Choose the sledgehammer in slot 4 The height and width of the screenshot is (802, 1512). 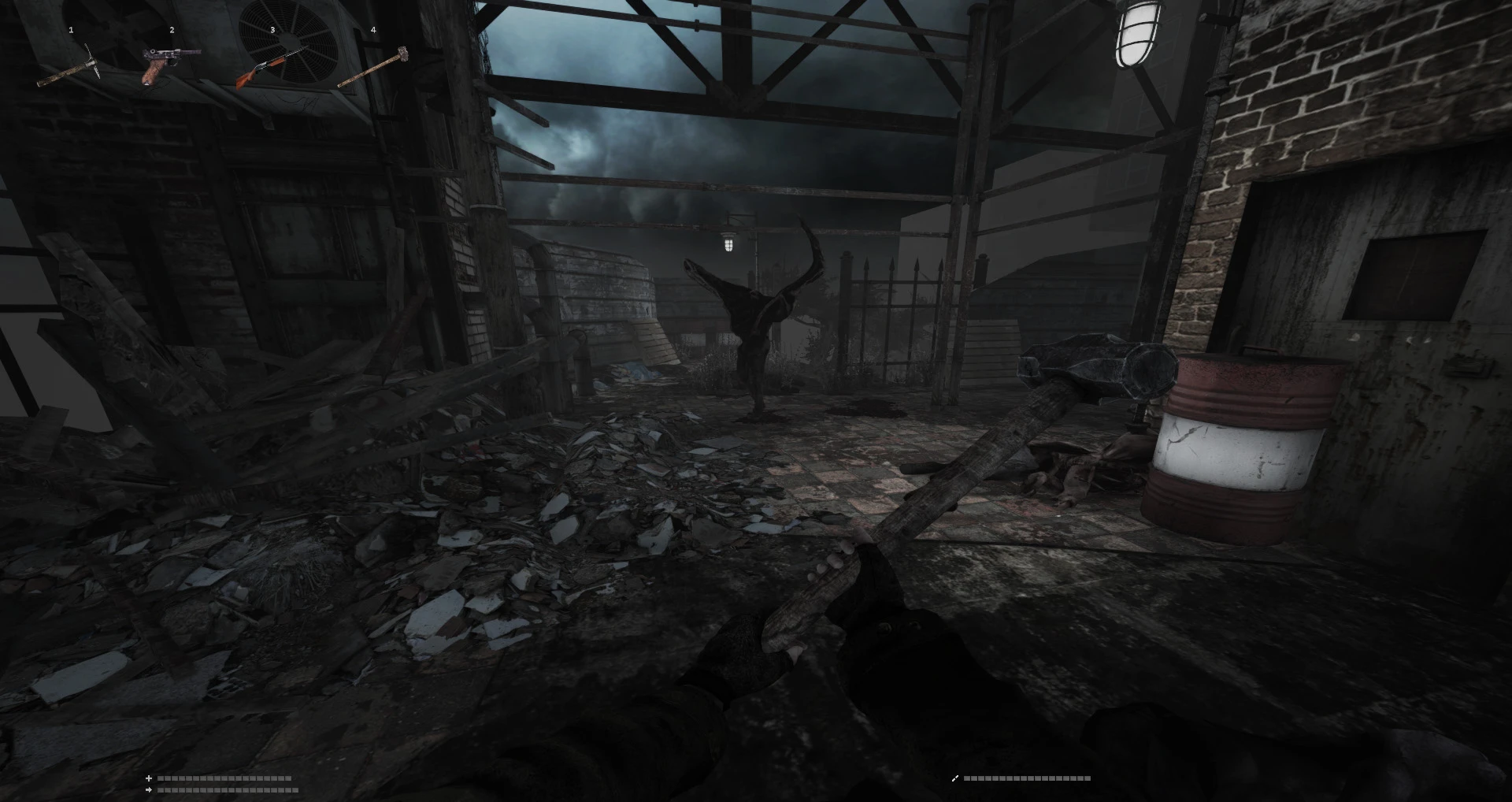pyautogui.click(x=373, y=66)
